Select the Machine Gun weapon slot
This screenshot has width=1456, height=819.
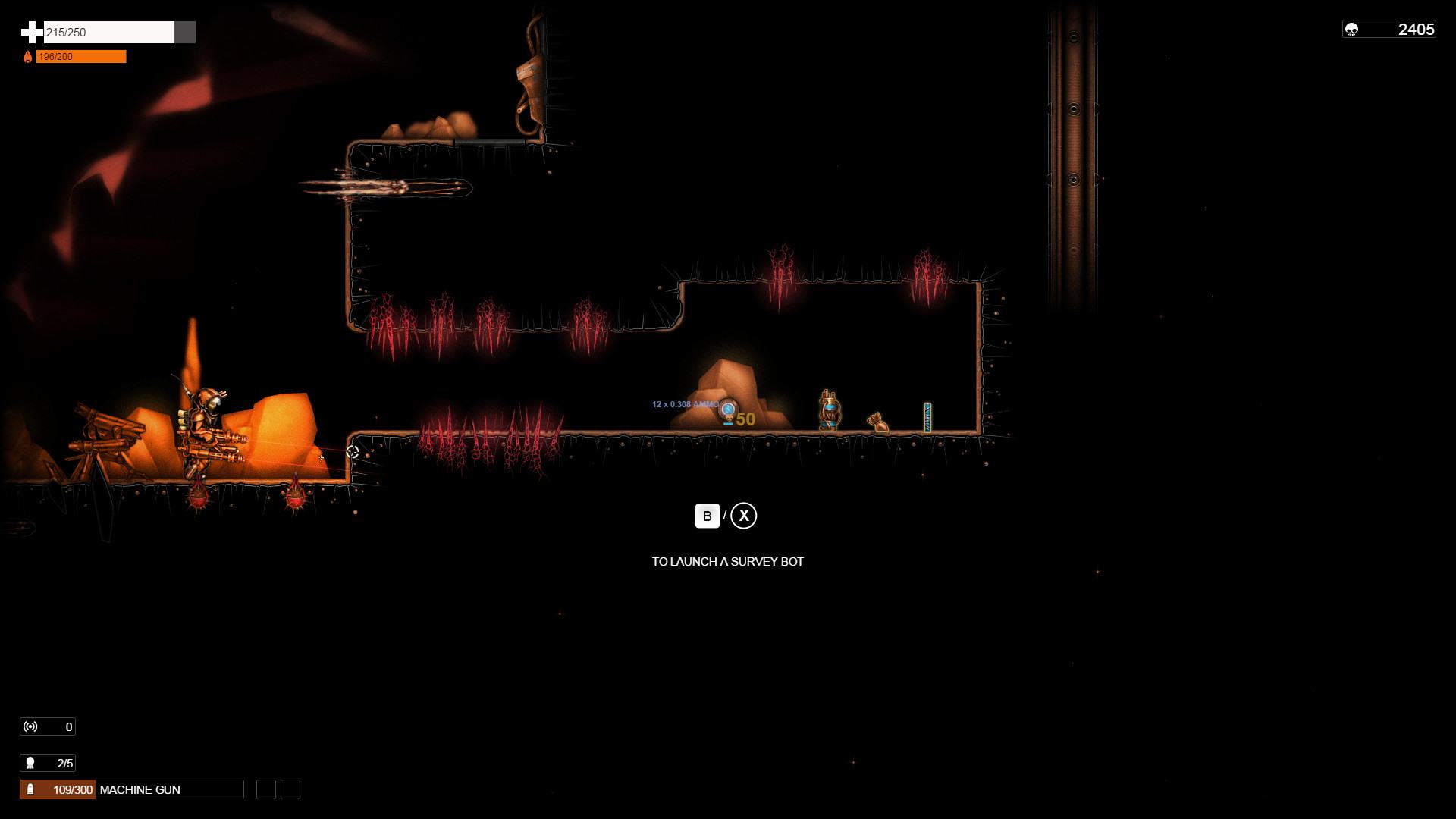click(132, 789)
